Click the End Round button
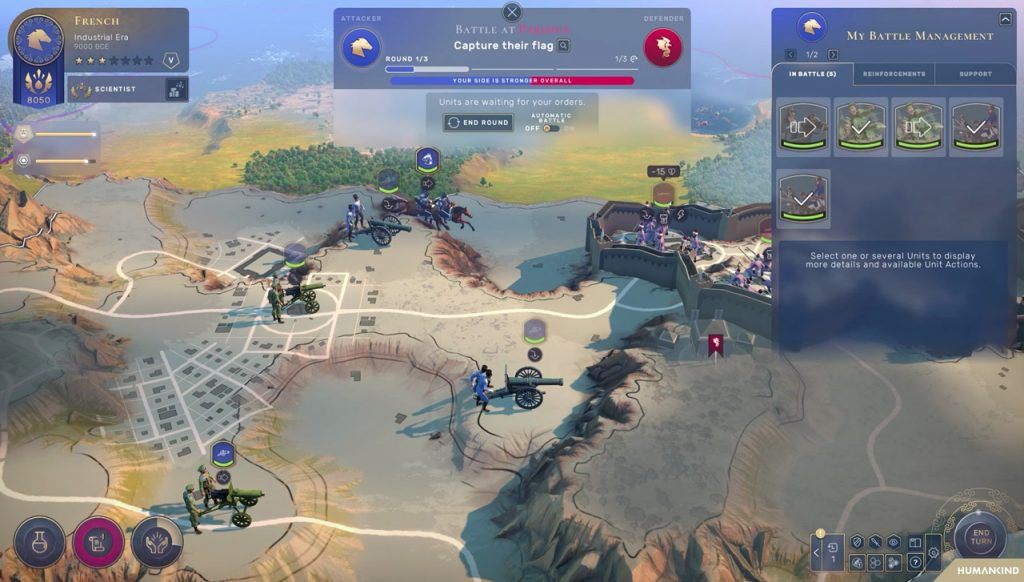The image size is (1024, 582). click(478, 123)
